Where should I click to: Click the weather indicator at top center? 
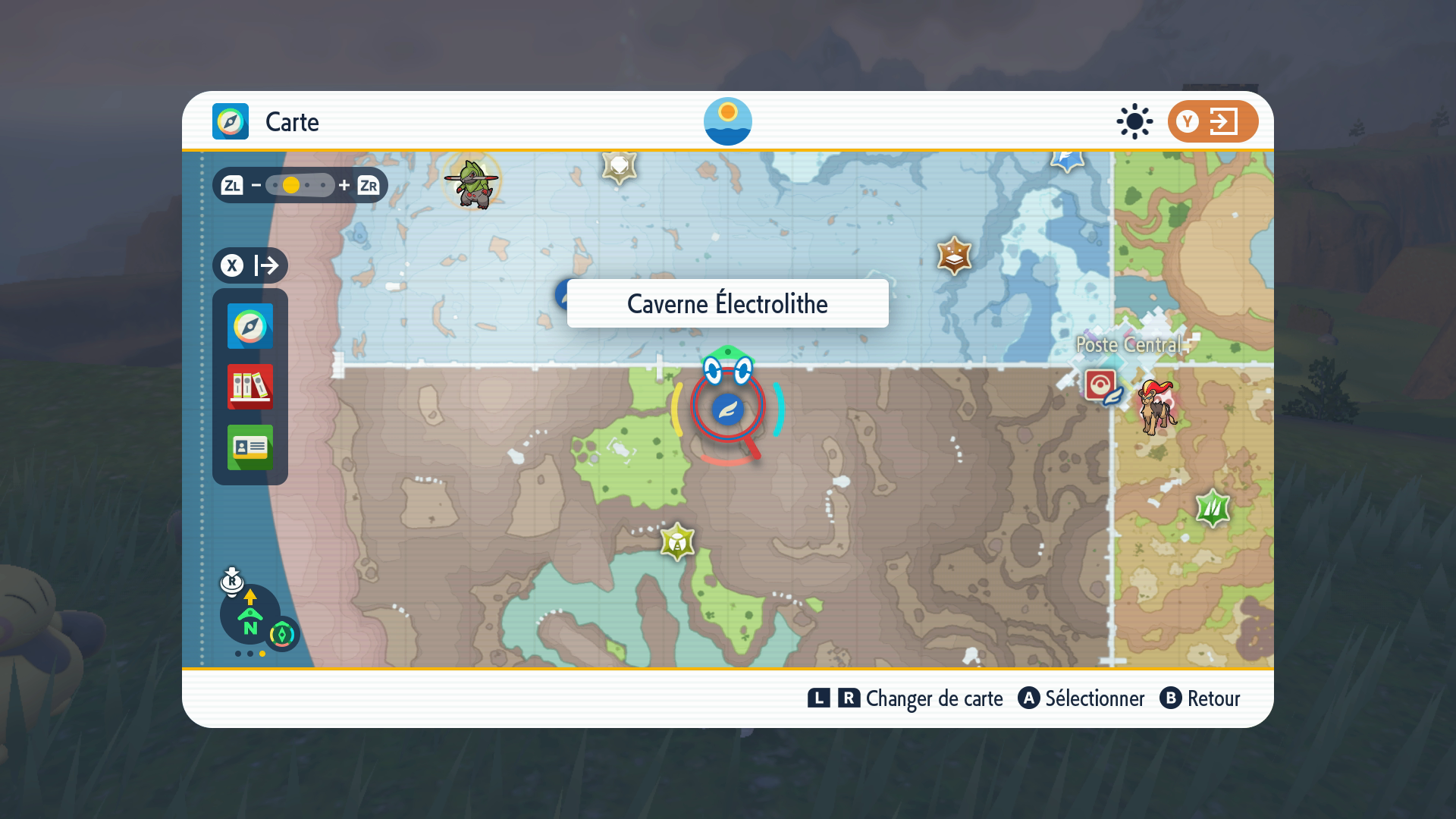728,121
